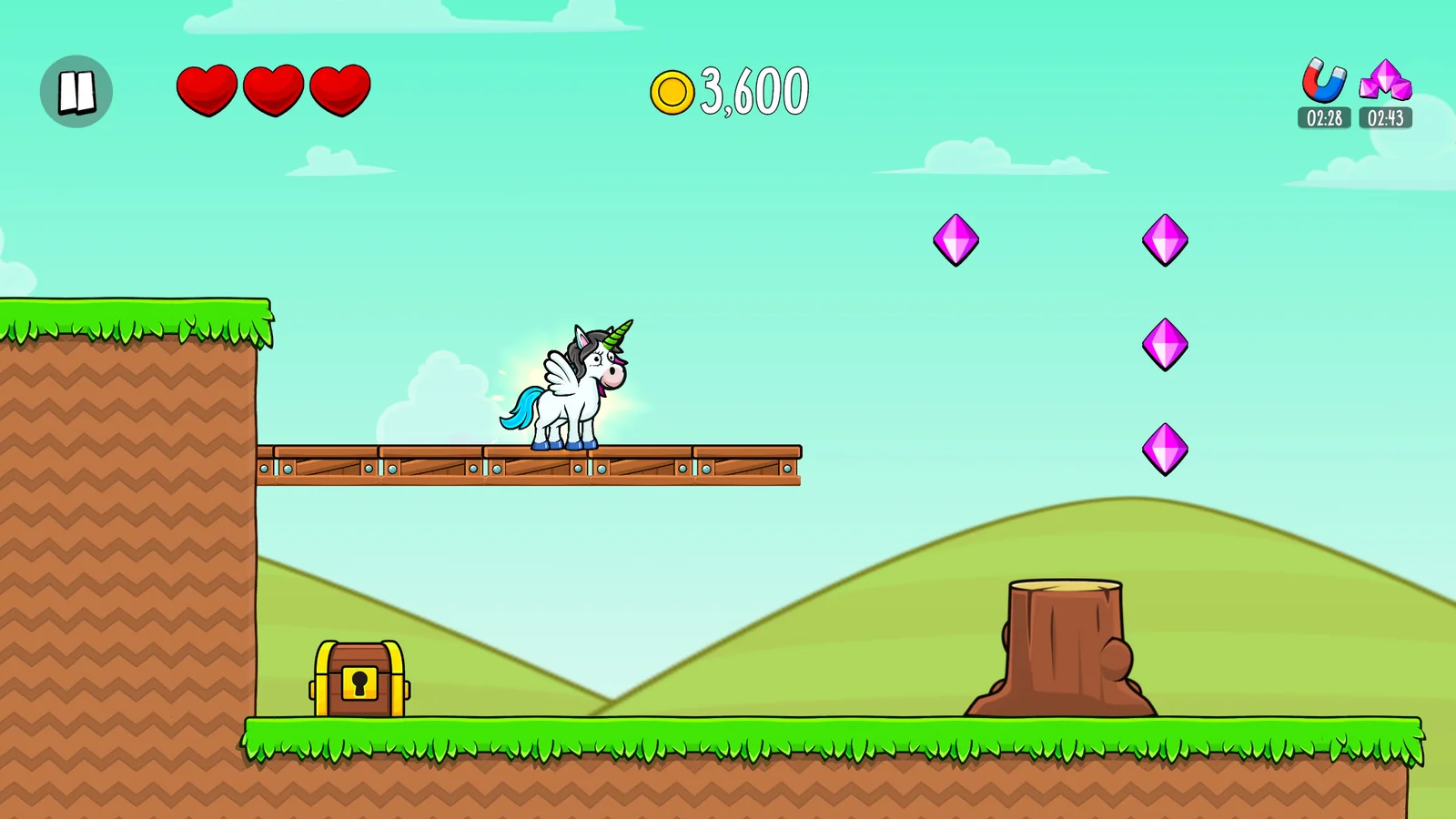Collect the topmost floating crystal

click(x=1168, y=240)
